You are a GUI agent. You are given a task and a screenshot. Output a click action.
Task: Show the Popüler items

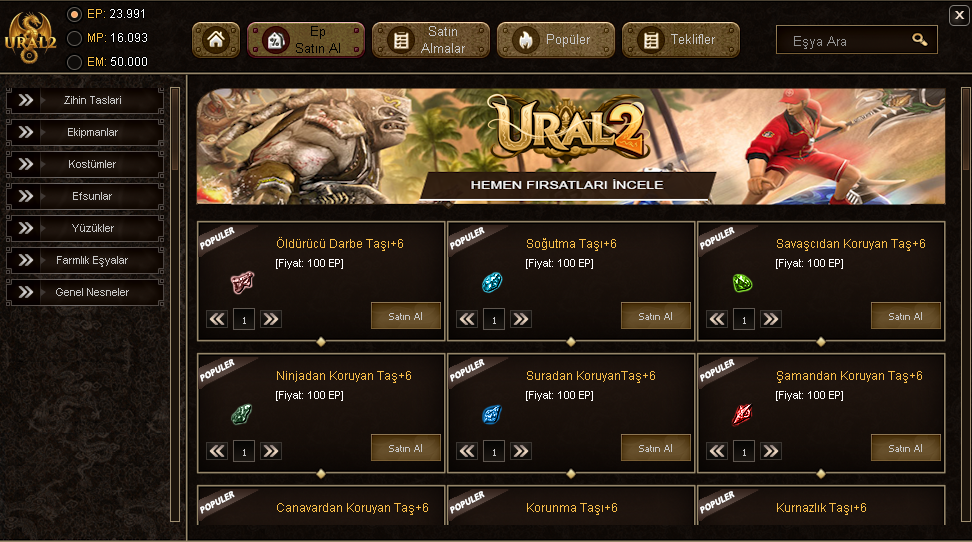tap(556, 40)
